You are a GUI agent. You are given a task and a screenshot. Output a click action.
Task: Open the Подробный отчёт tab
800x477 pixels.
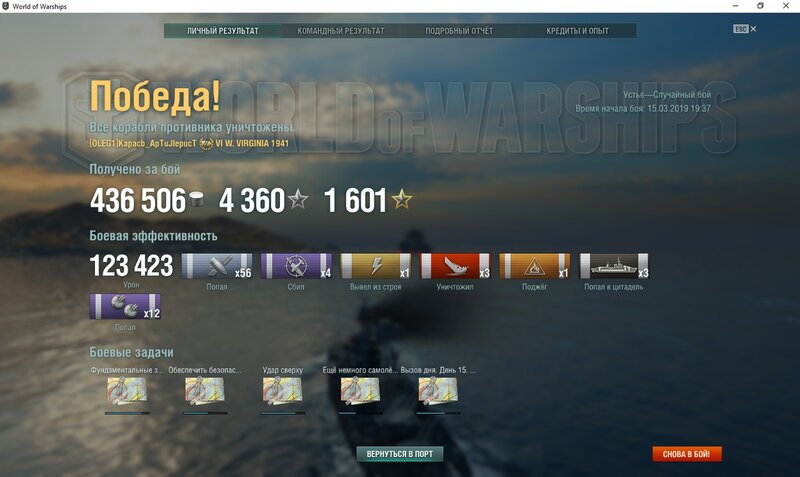[460, 31]
